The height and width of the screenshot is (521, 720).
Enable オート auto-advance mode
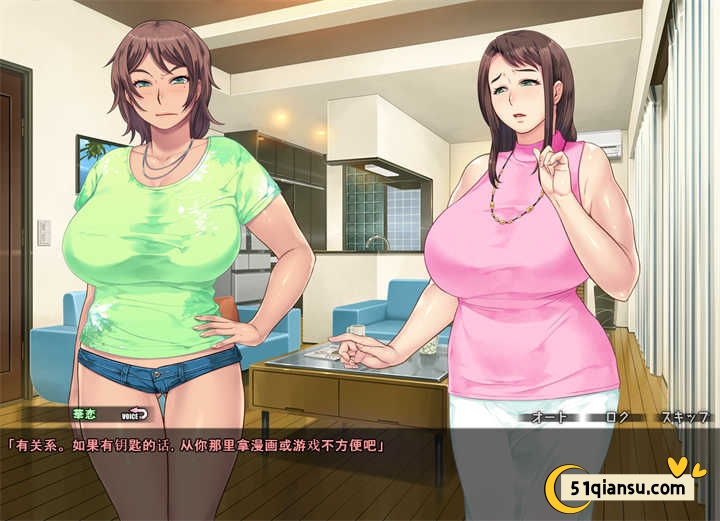pos(551,416)
